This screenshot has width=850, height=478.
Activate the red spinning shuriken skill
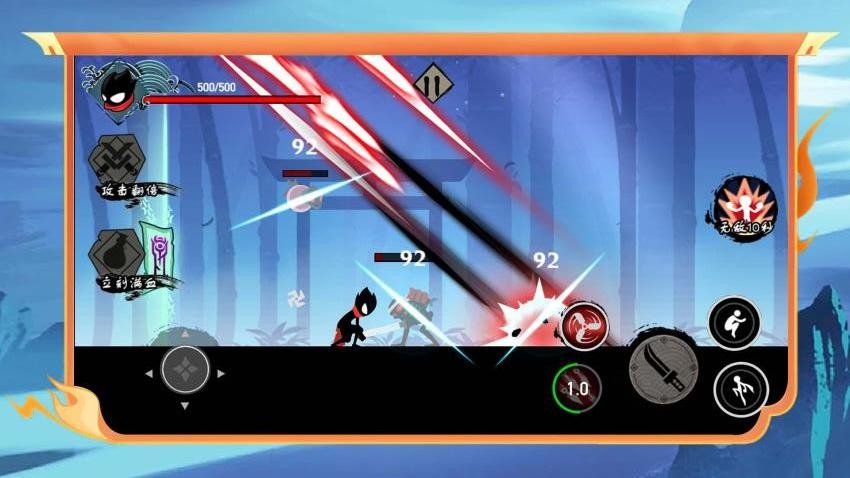point(585,326)
